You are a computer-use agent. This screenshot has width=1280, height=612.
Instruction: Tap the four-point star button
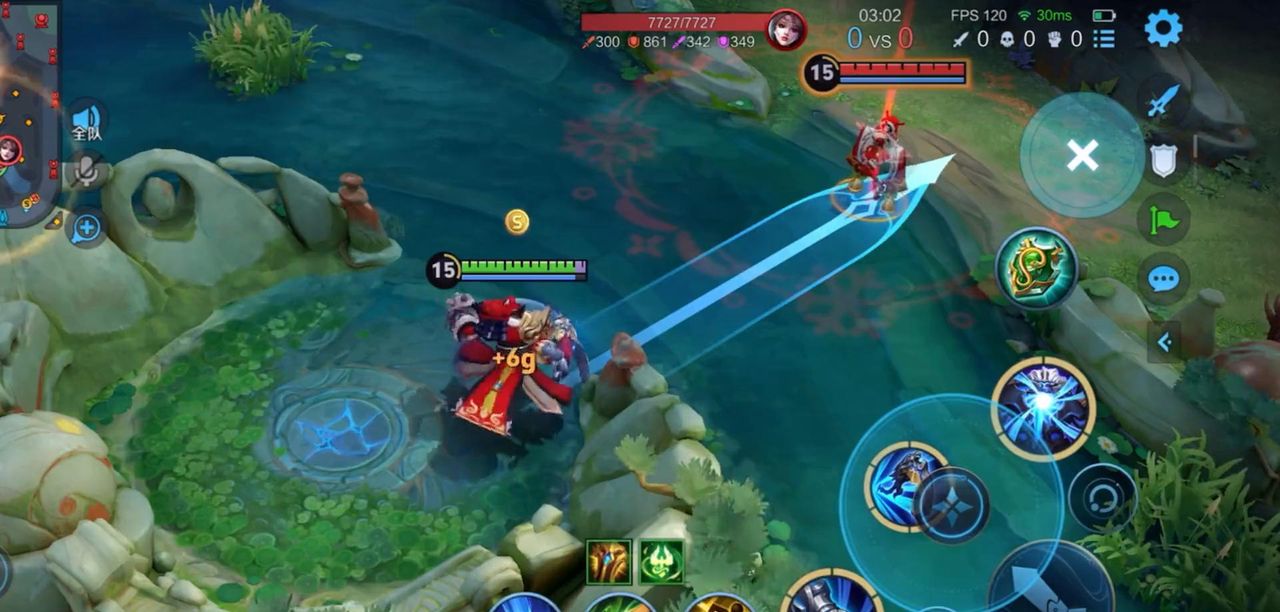coord(951,505)
